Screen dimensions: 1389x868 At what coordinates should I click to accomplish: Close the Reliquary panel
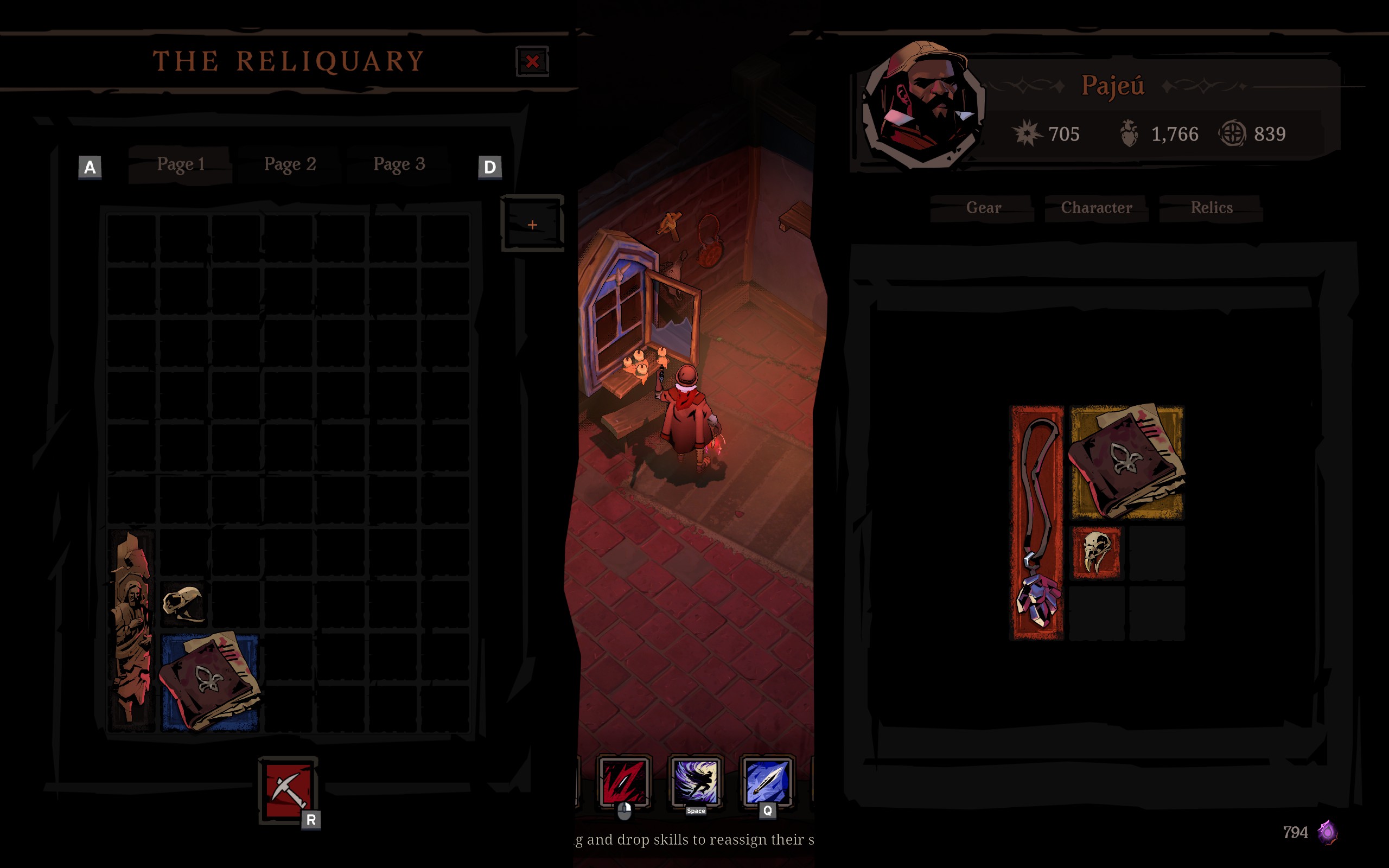[x=532, y=61]
